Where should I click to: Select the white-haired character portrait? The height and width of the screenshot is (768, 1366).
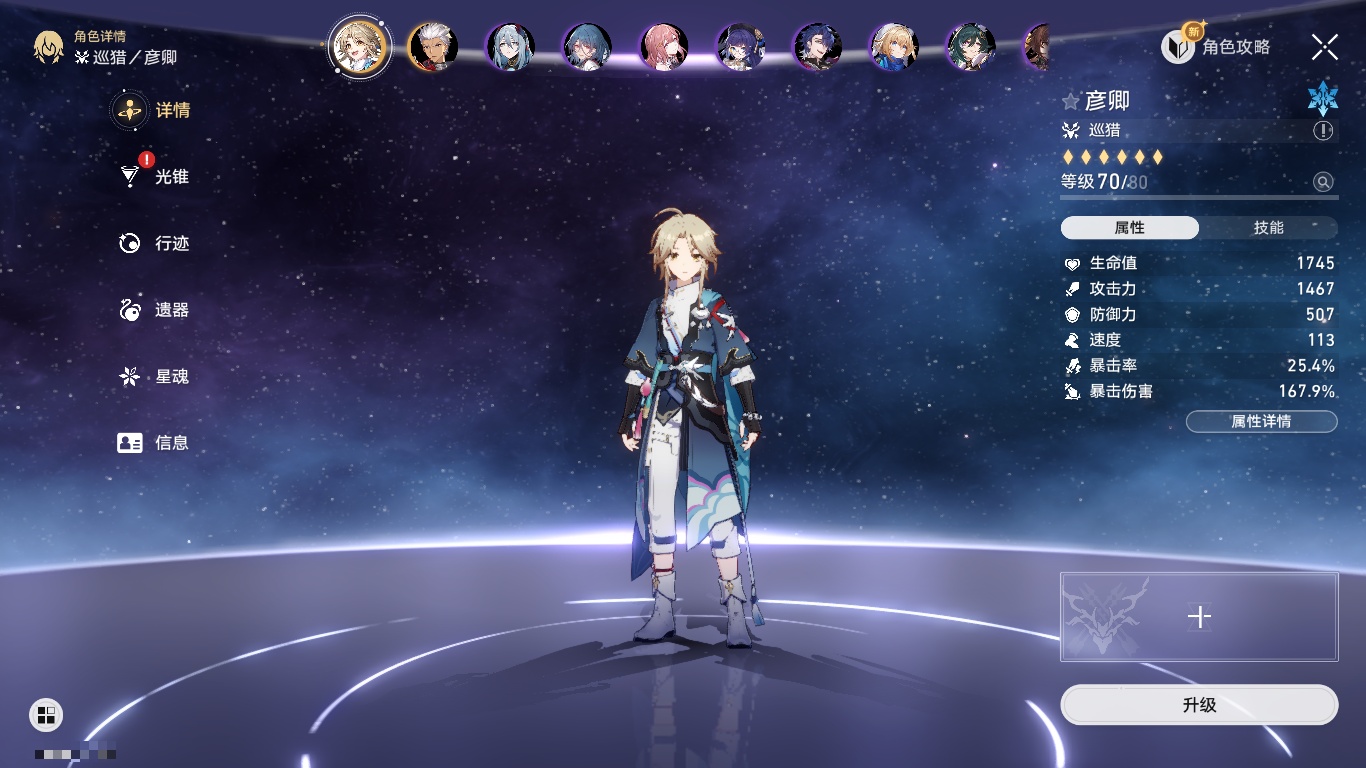(x=433, y=47)
